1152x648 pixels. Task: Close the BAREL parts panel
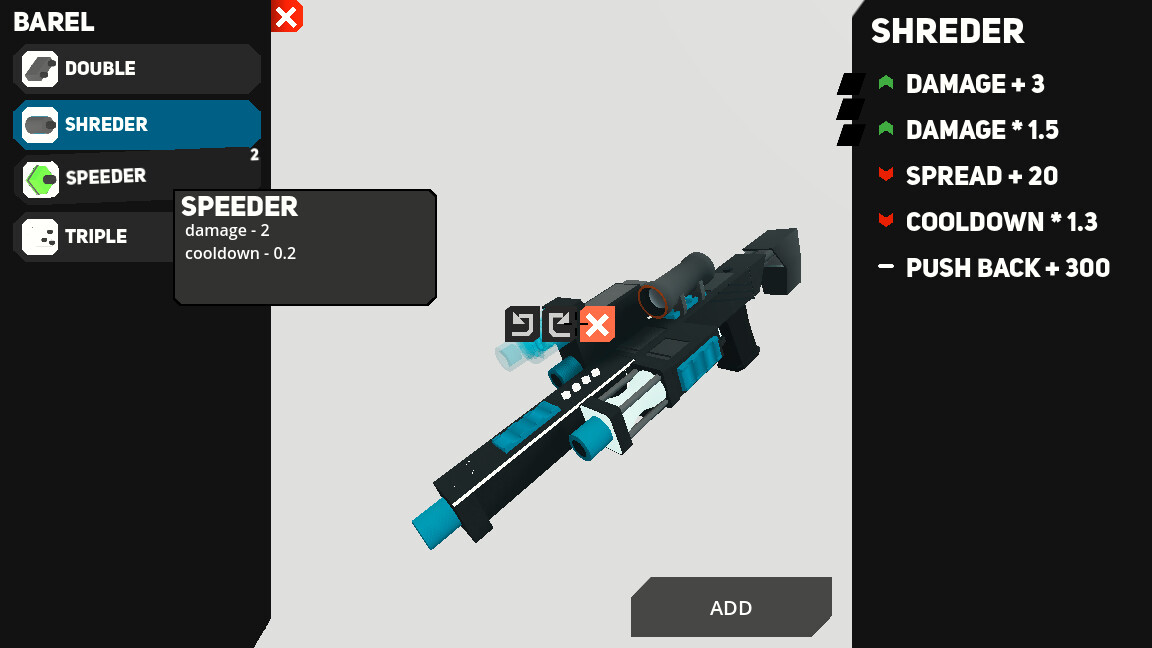point(286,16)
